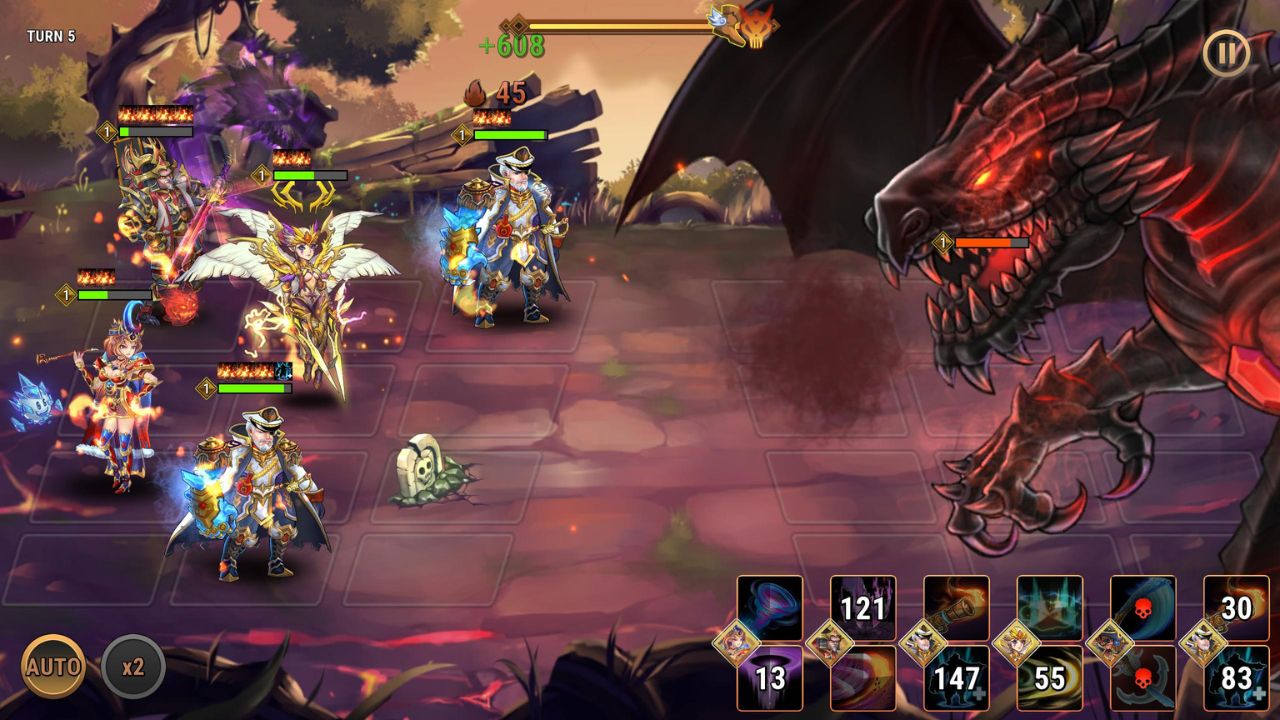Image resolution: width=1280 pixels, height=720 pixels.
Task: Click the dragon boss health bar
Action: coord(990,241)
